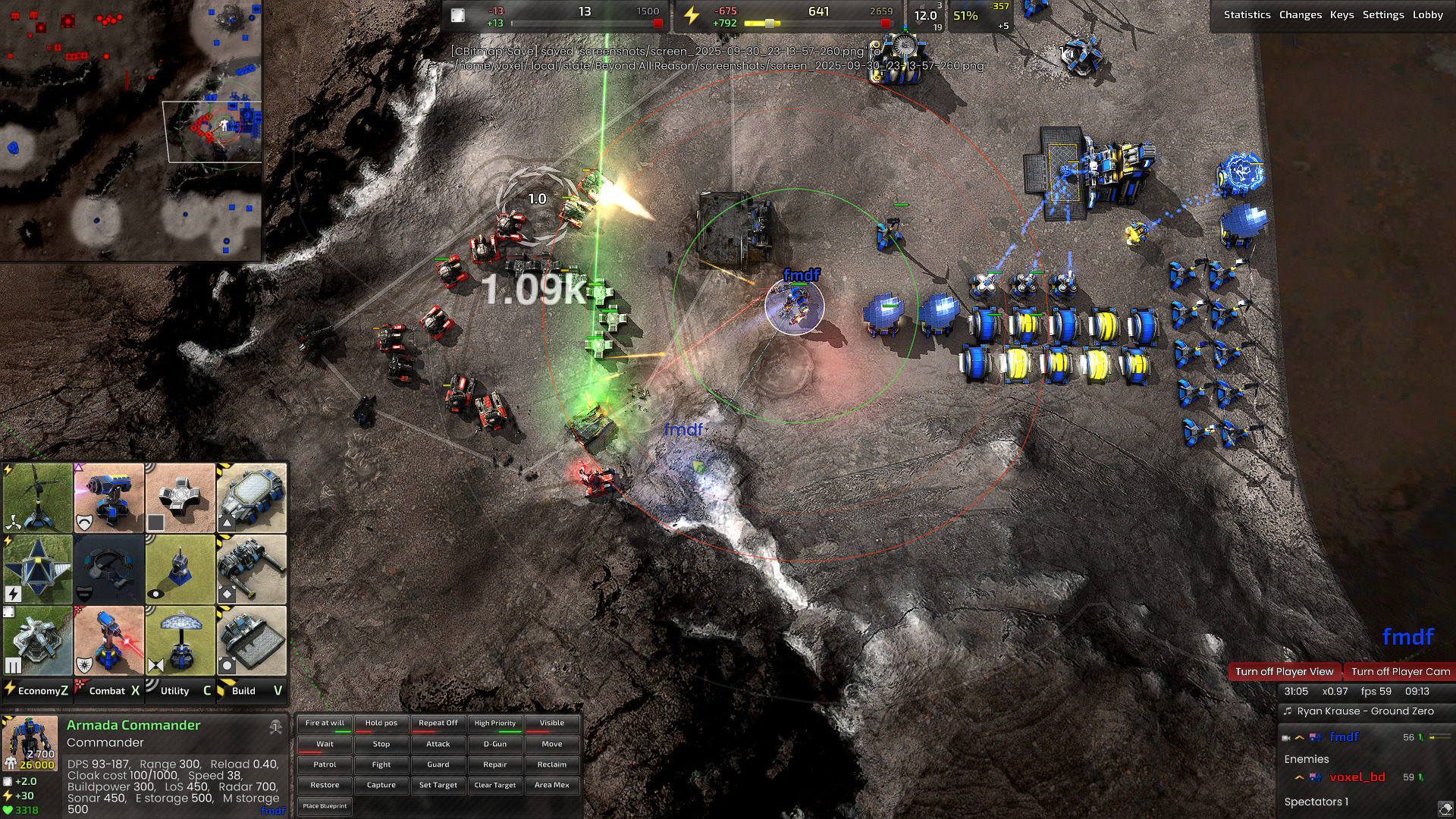Switch to the Combat build category
The height and width of the screenshot is (819, 1456).
click(x=108, y=691)
